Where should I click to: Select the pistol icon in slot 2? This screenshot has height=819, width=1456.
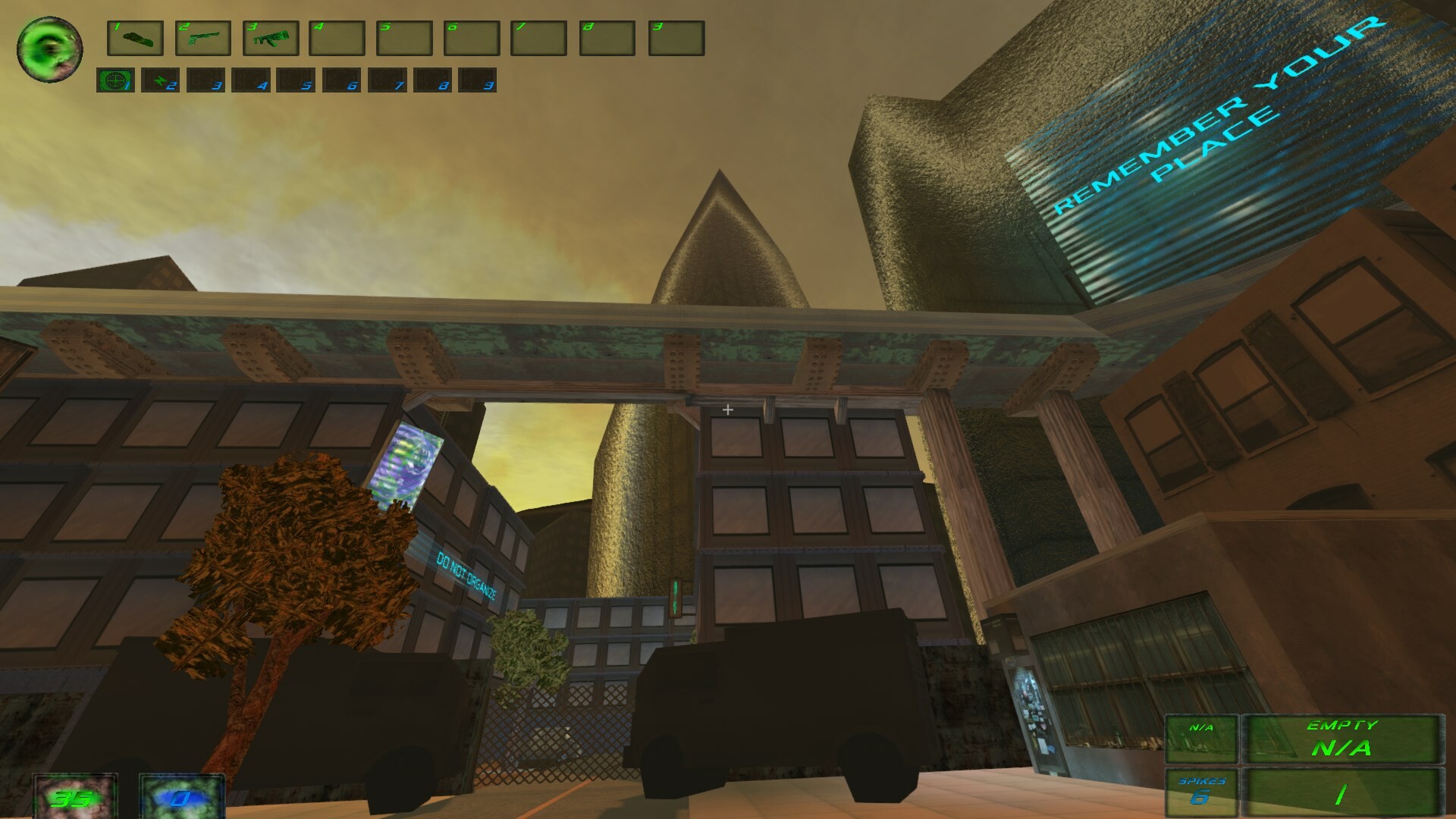[x=203, y=39]
